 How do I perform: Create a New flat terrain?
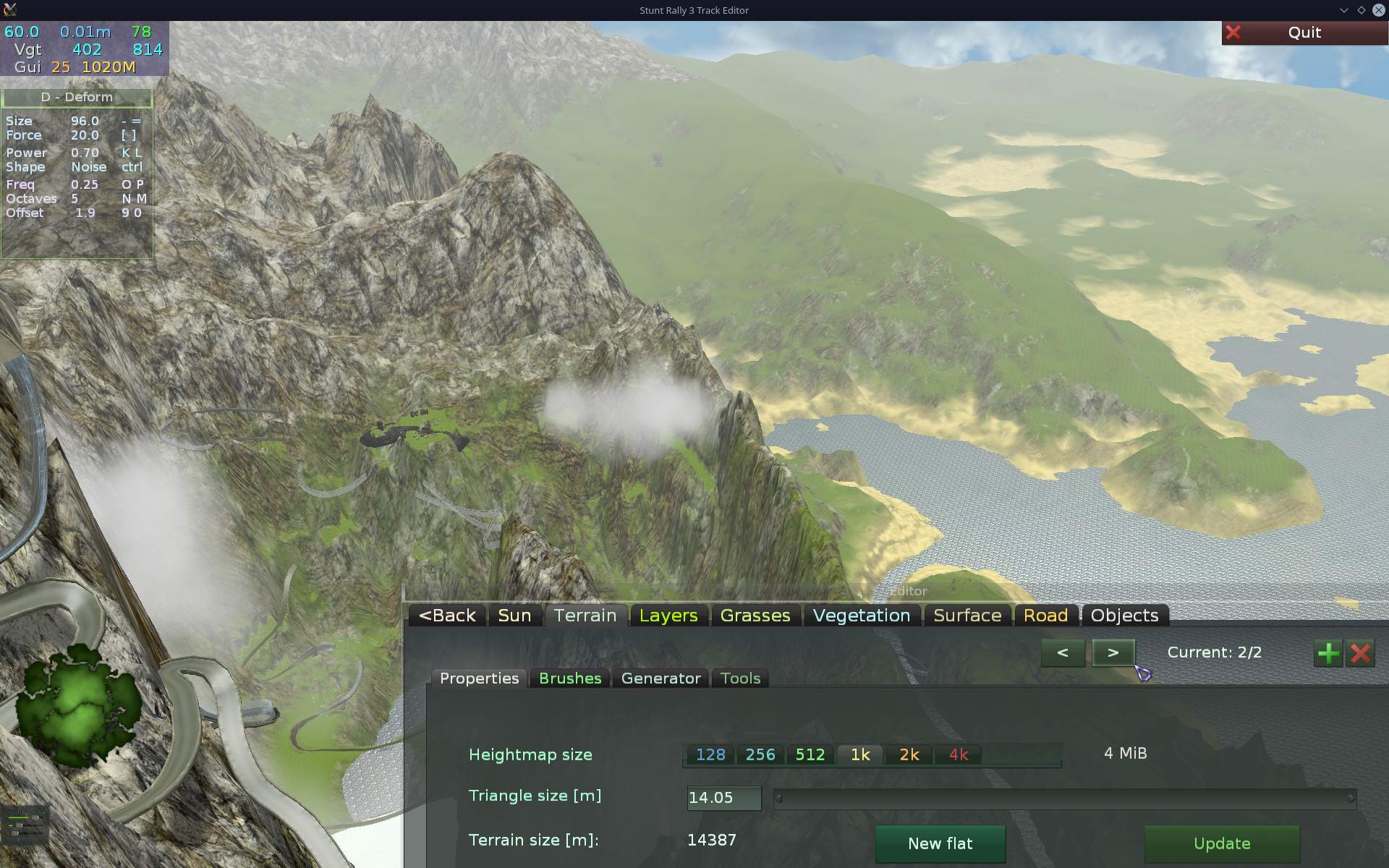(x=940, y=843)
